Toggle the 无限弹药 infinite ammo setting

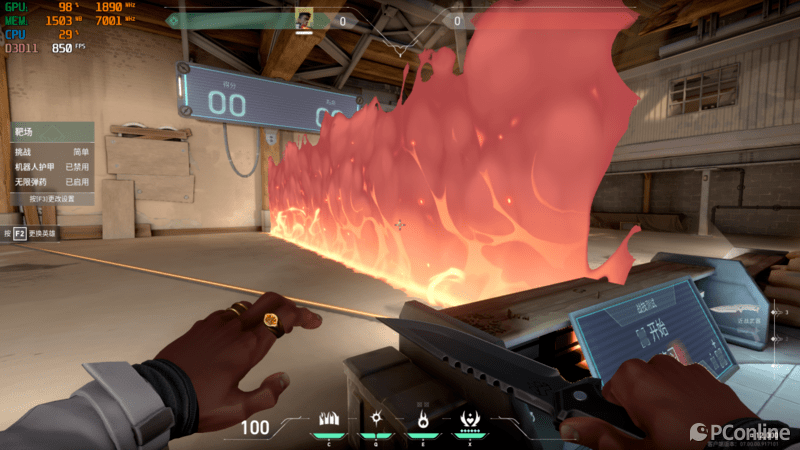52,182
